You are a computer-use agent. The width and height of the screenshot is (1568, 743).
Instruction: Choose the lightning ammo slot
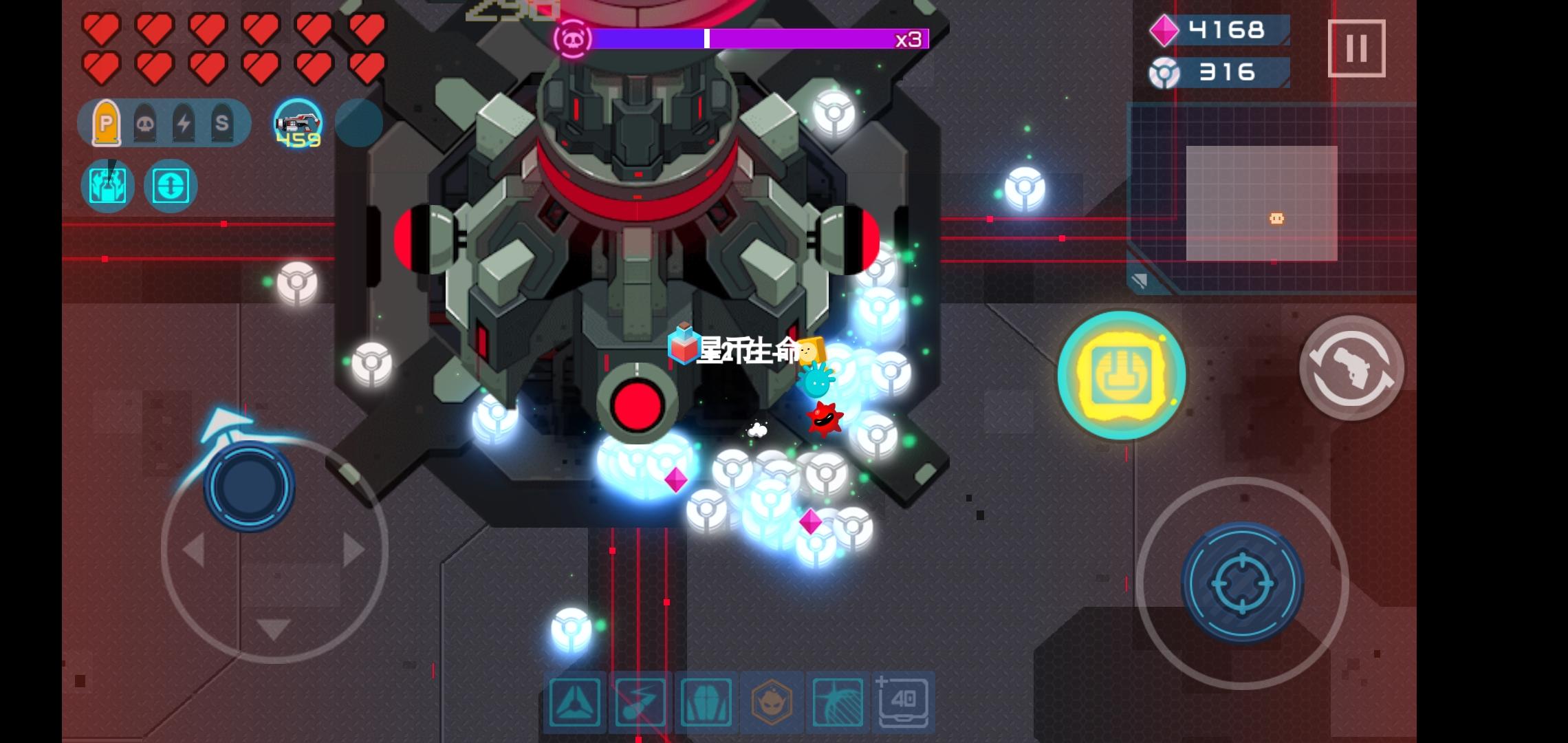tap(184, 123)
